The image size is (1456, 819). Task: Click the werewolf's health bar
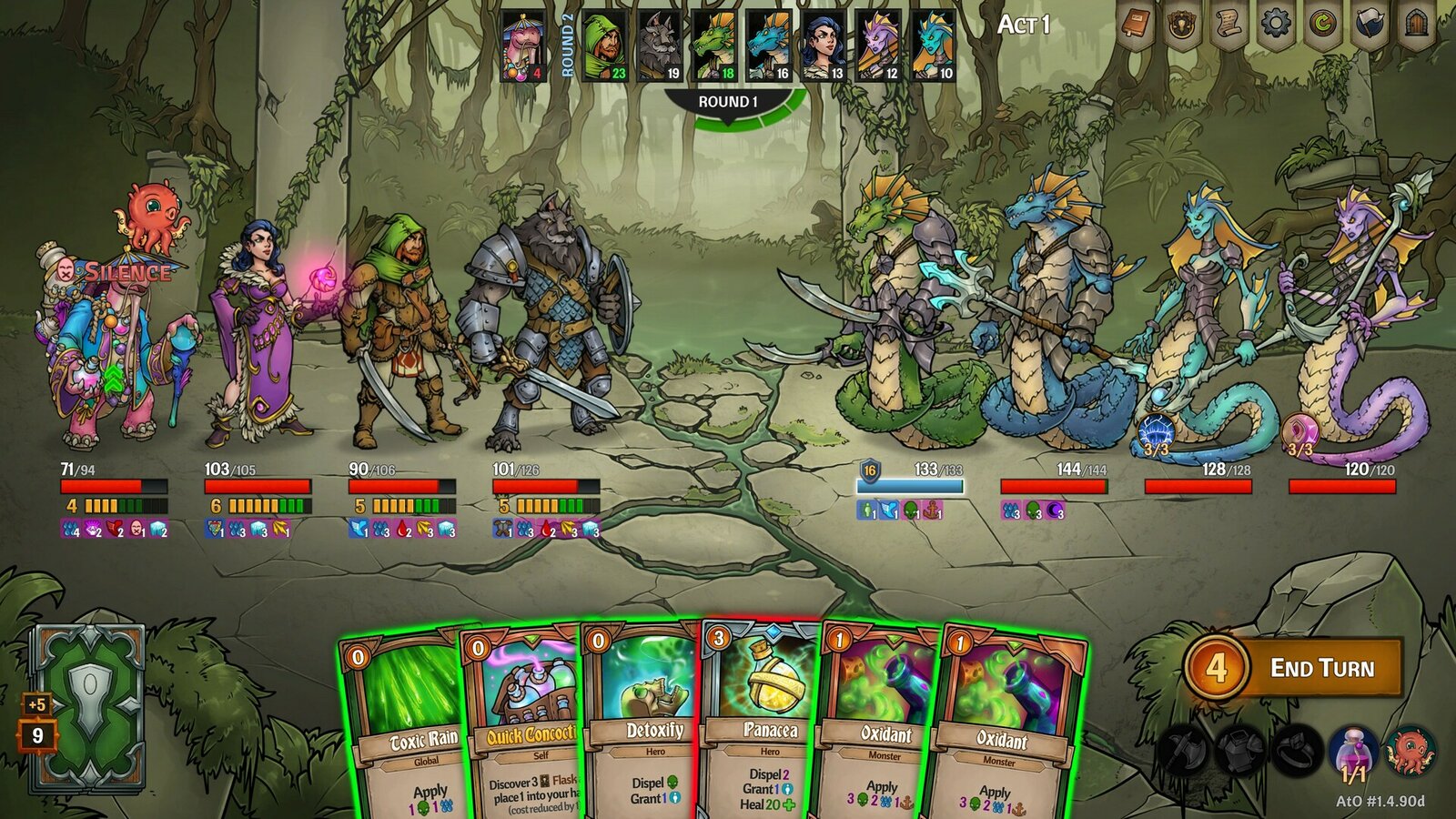tap(546, 484)
